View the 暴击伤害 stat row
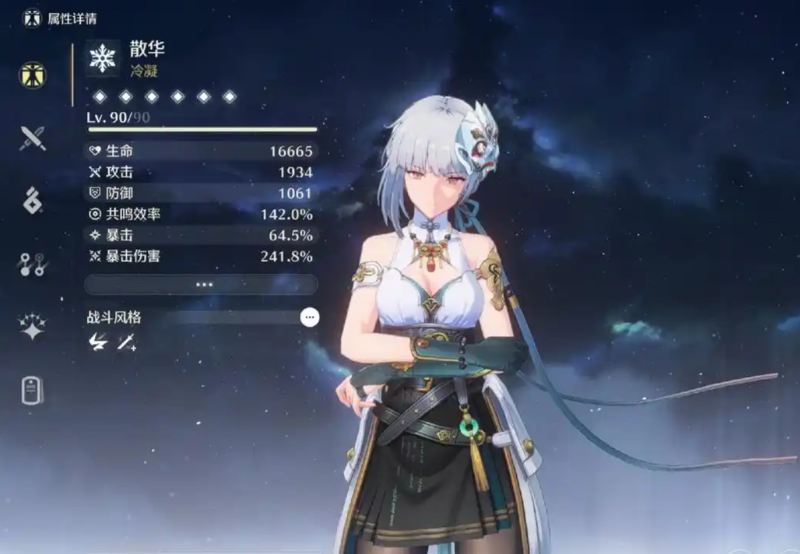Viewport: 800px width, 554px height. (x=202, y=257)
